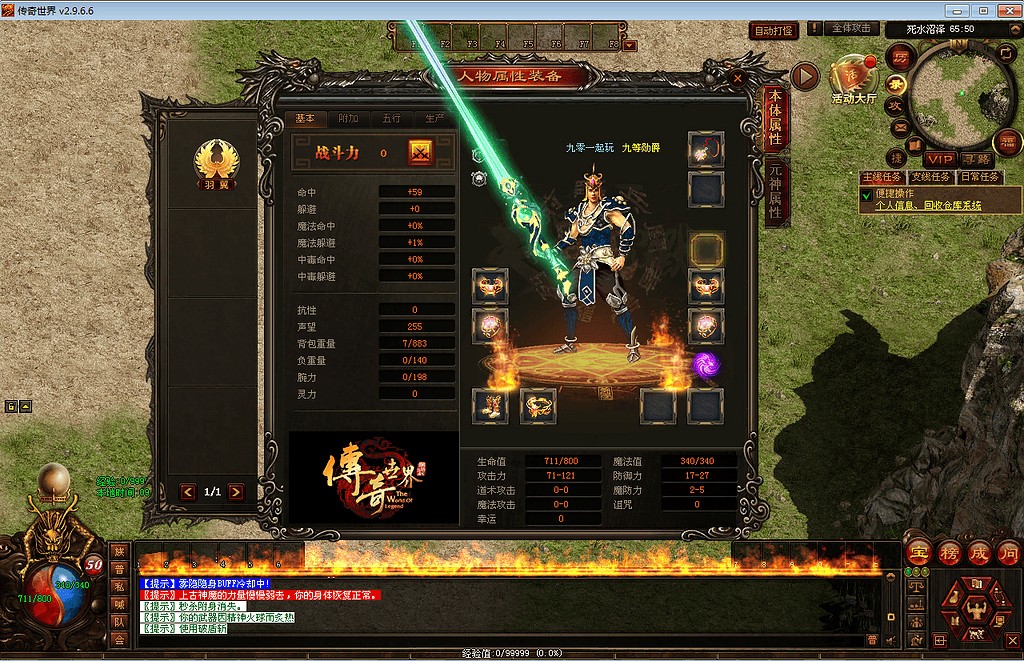Open 个人信息、回收仓库系统 link
The width and height of the screenshot is (1024, 661).
[928, 205]
